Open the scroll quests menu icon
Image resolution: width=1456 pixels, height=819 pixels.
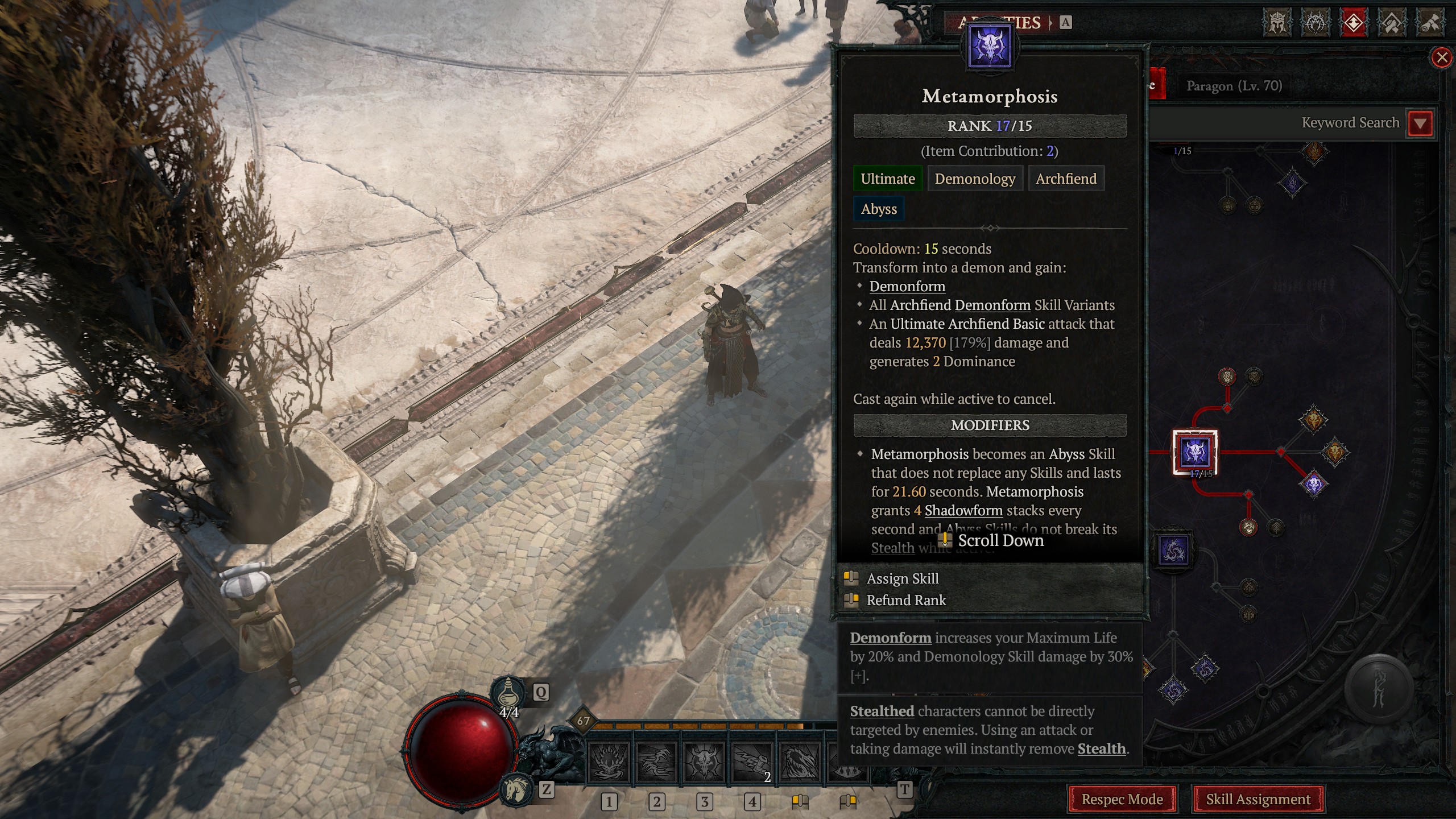pos(1431,23)
